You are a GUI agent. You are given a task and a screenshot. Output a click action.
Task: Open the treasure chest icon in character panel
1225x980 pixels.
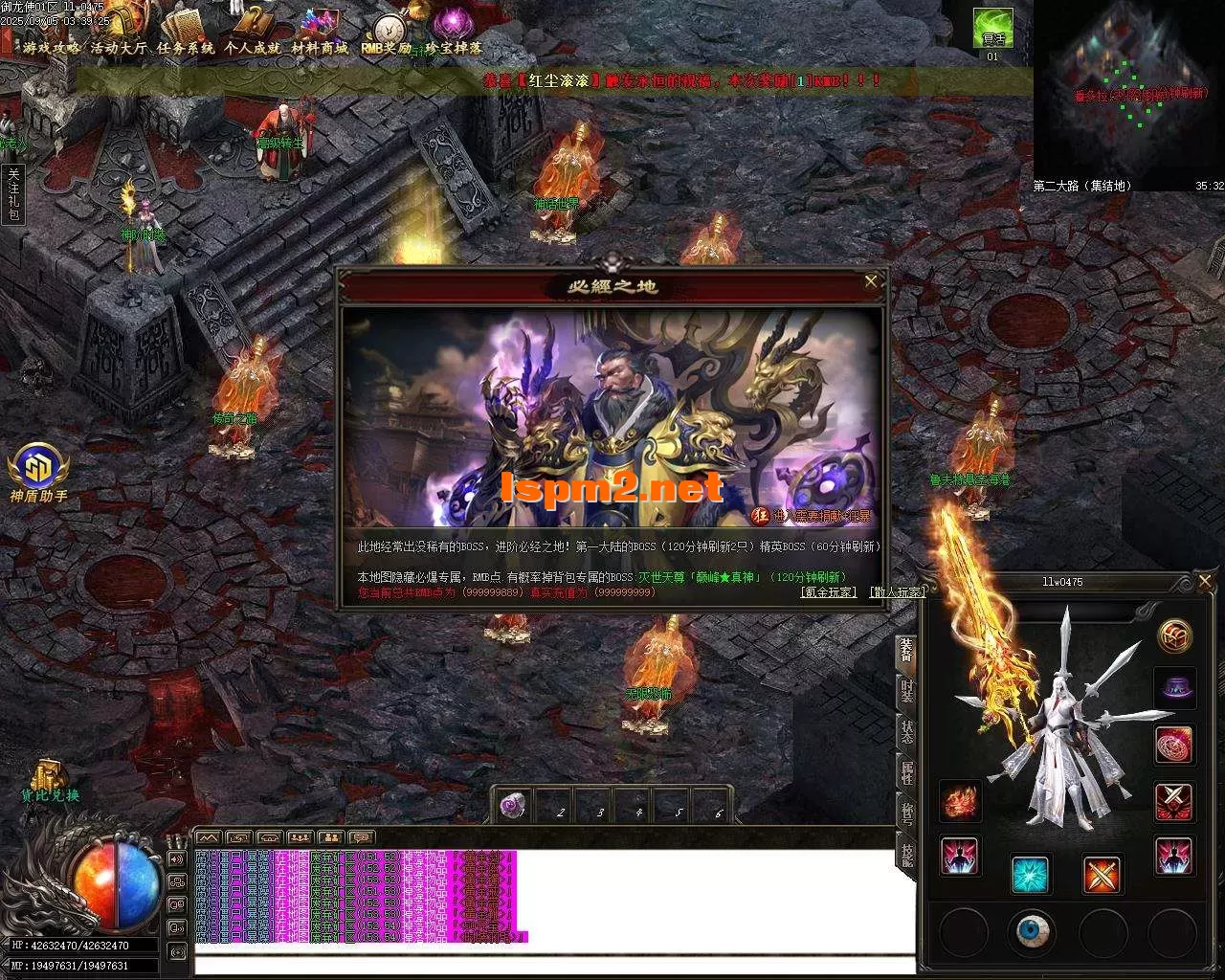click(1175, 635)
